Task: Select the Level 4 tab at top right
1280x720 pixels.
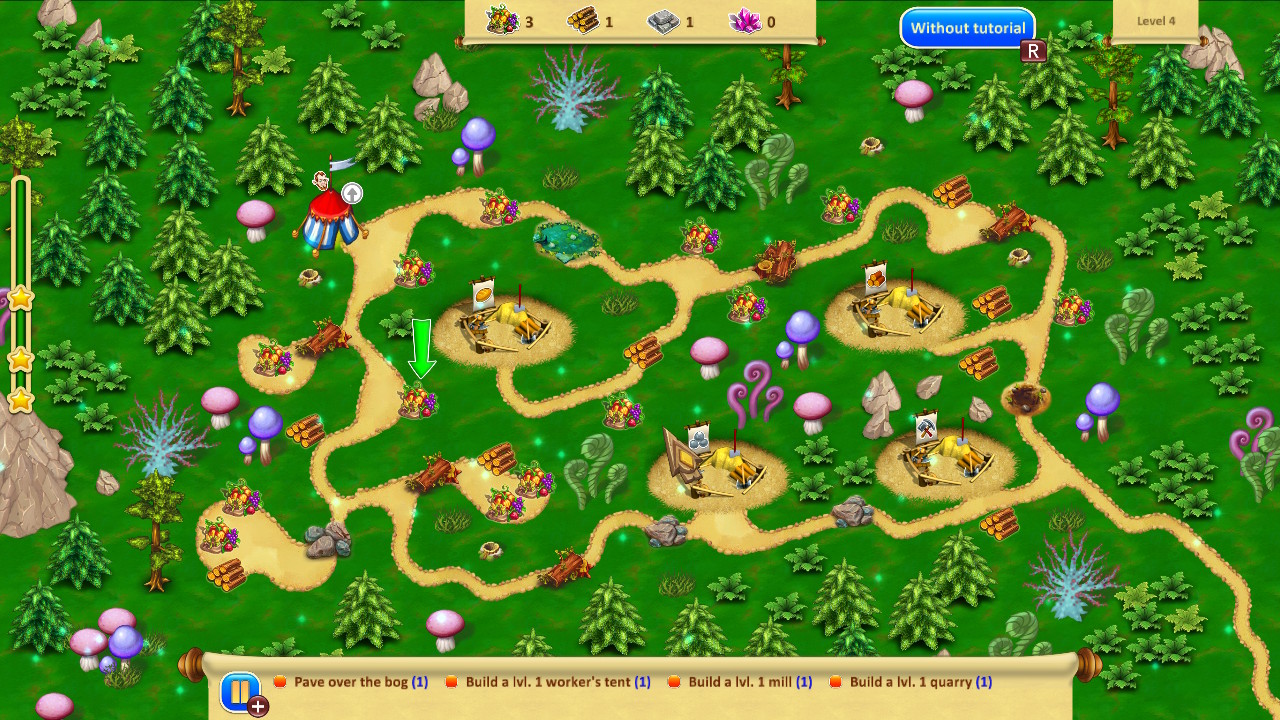Action: tap(1155, 20)
